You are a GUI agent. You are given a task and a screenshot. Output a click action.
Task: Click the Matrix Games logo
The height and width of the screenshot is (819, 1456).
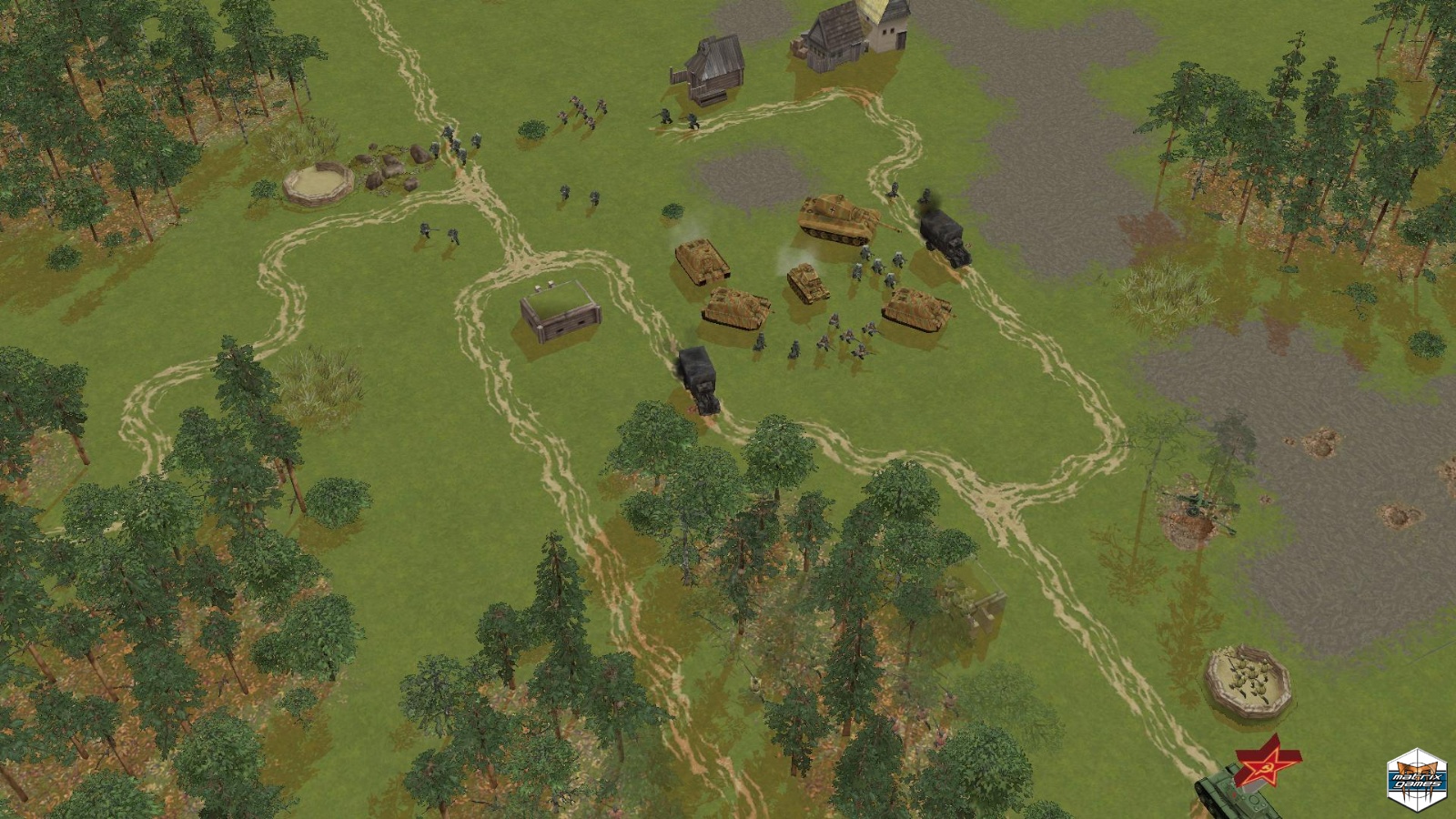click(x=1416, y=776)
